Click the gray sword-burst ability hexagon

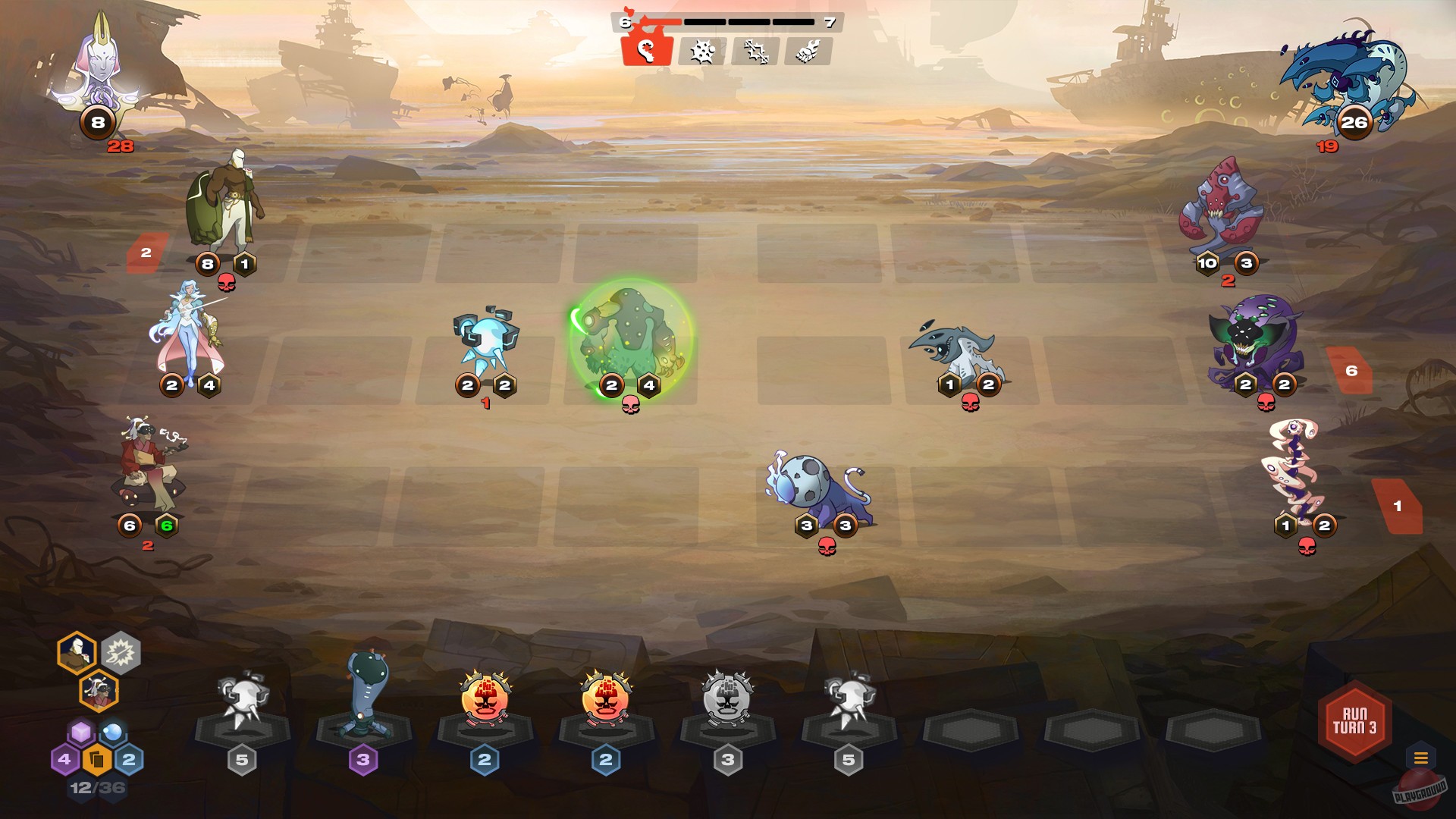pyautogui.click(x=121, y=654)
